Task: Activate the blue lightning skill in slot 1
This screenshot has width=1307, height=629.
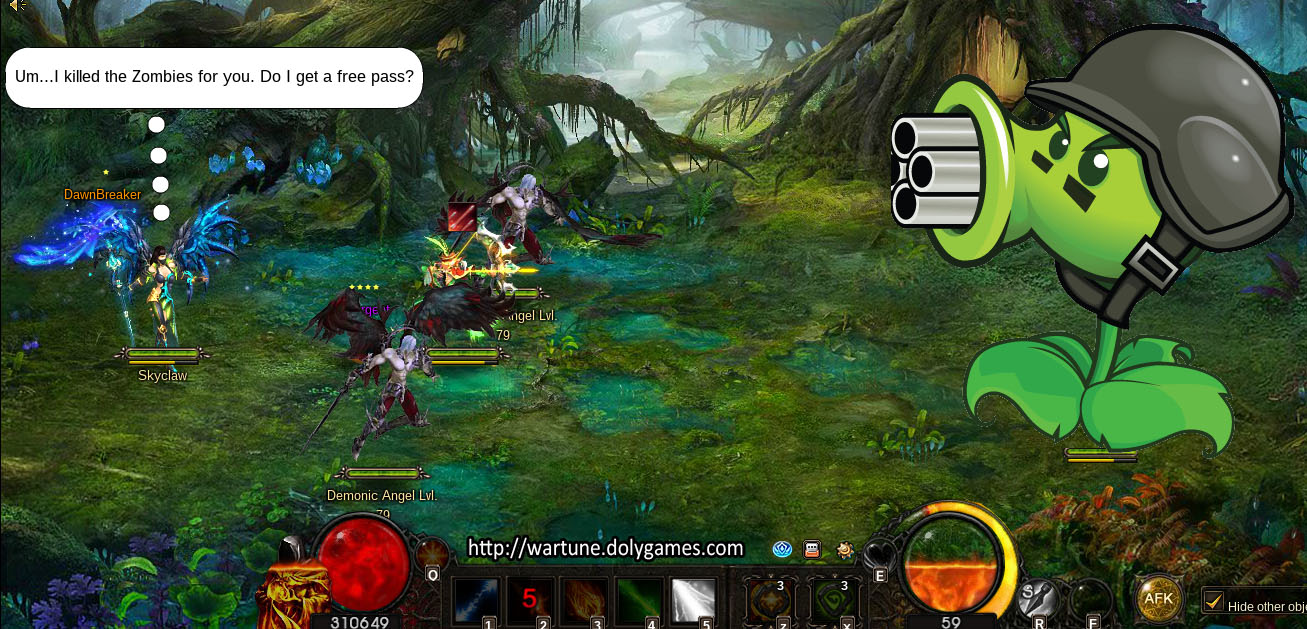Action: tap(476, 599)
